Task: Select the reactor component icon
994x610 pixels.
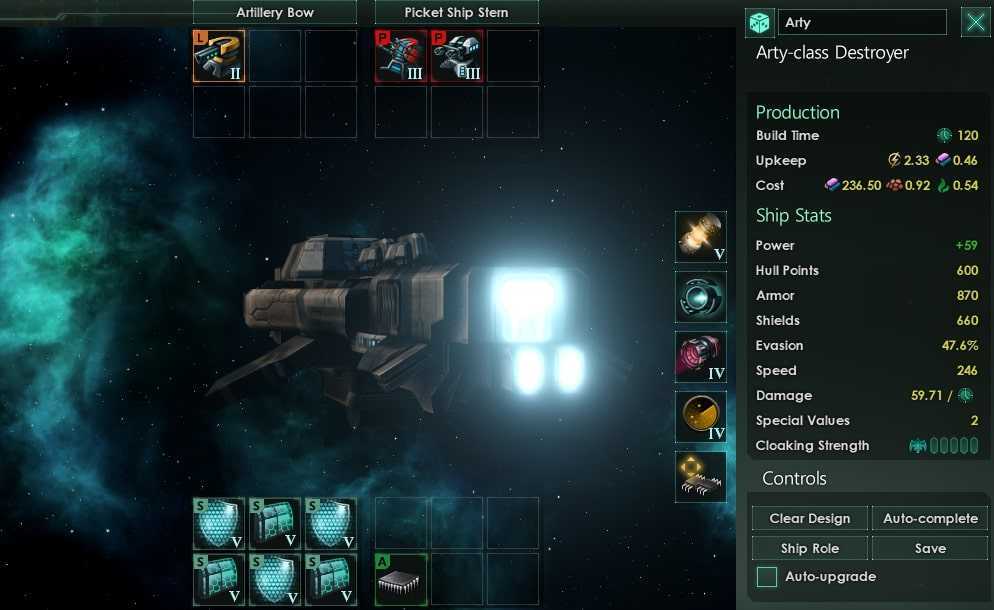Action: coord(700,237)
